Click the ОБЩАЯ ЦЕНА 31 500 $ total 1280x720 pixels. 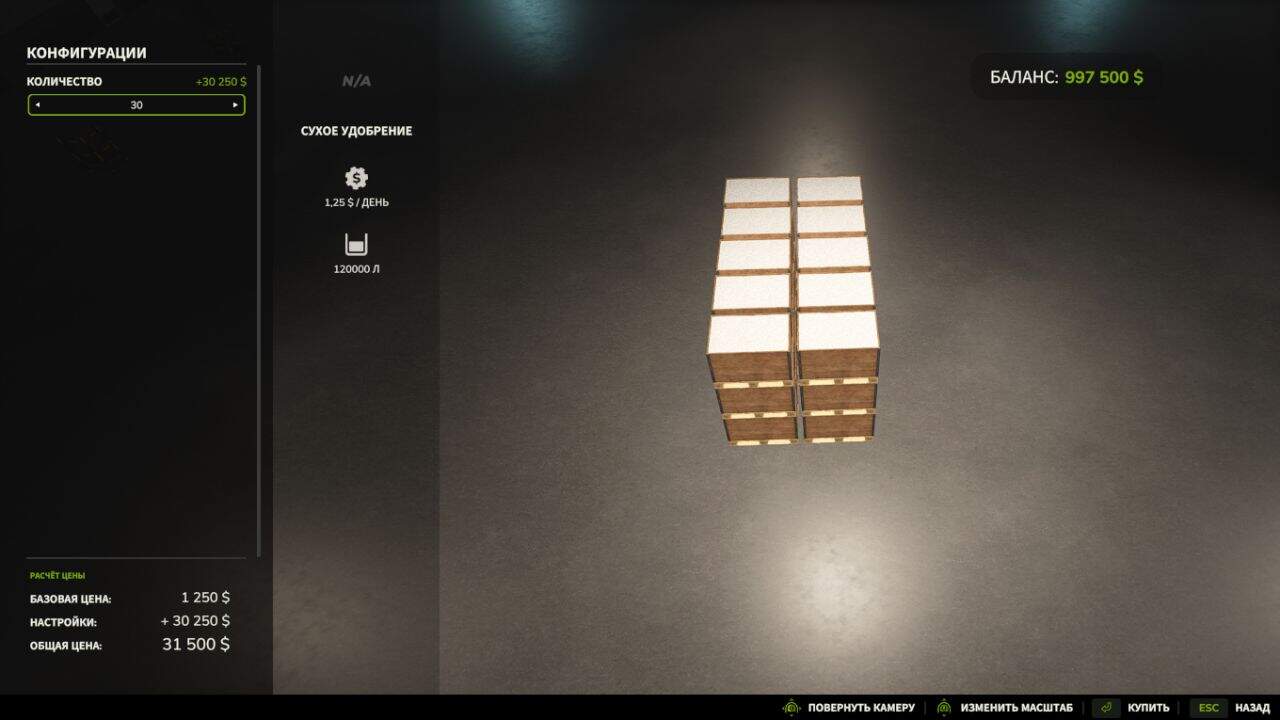click(195, 644)
